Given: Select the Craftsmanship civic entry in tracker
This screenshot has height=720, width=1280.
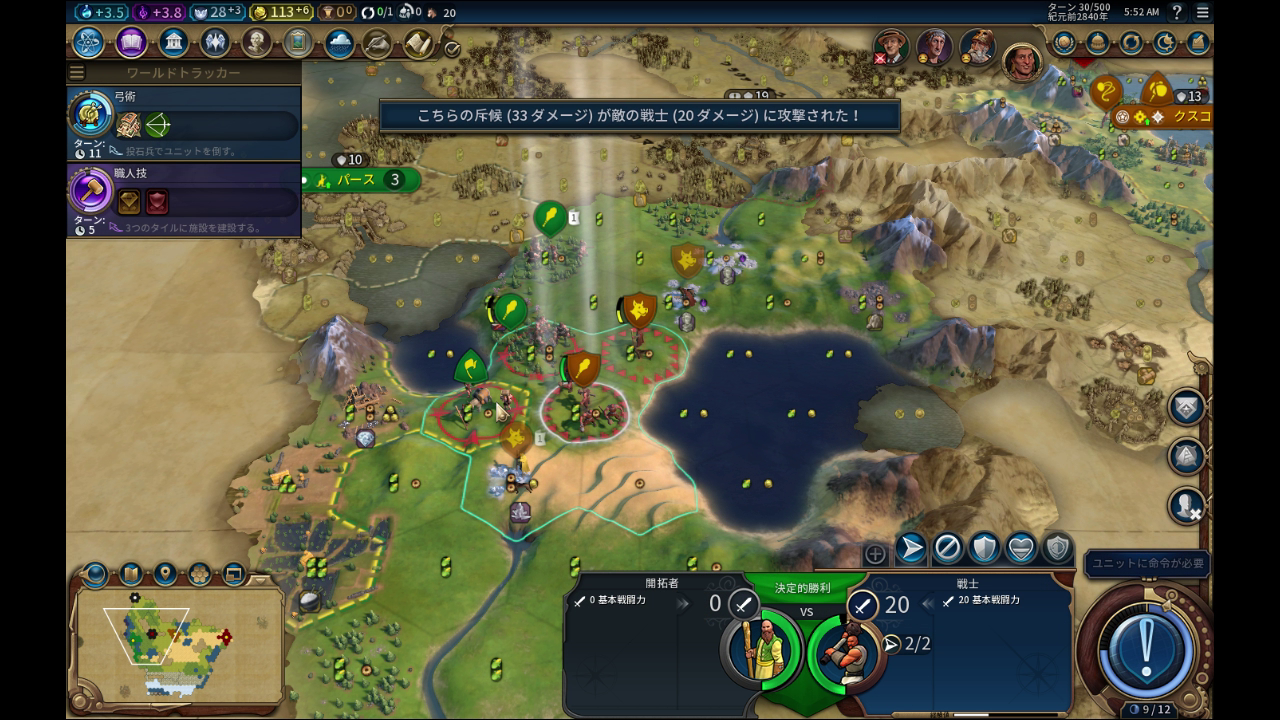Looking at the screenshot, I should click(x=185, y=202).
